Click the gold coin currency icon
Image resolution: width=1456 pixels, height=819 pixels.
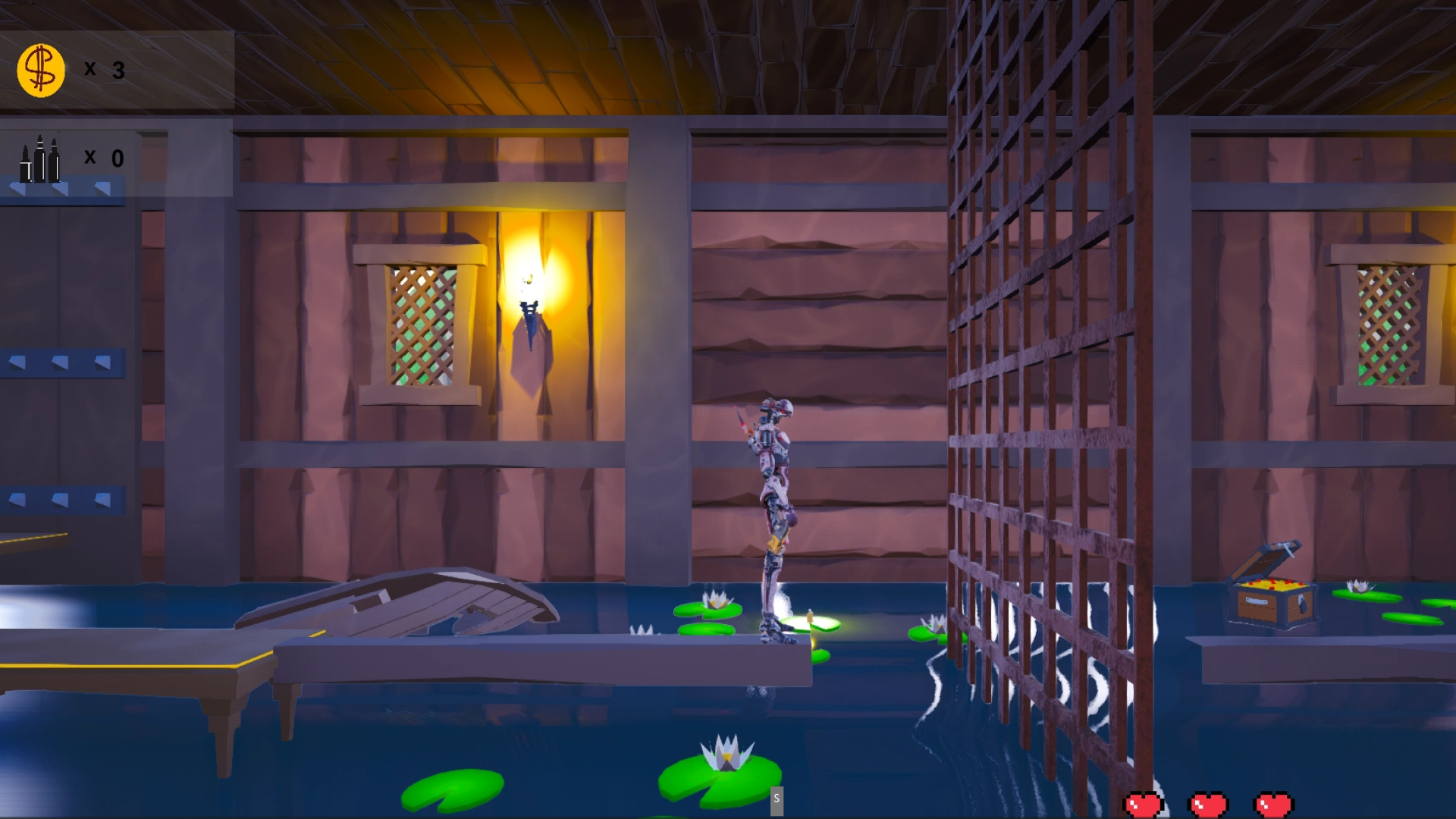[x=38, y=70]
